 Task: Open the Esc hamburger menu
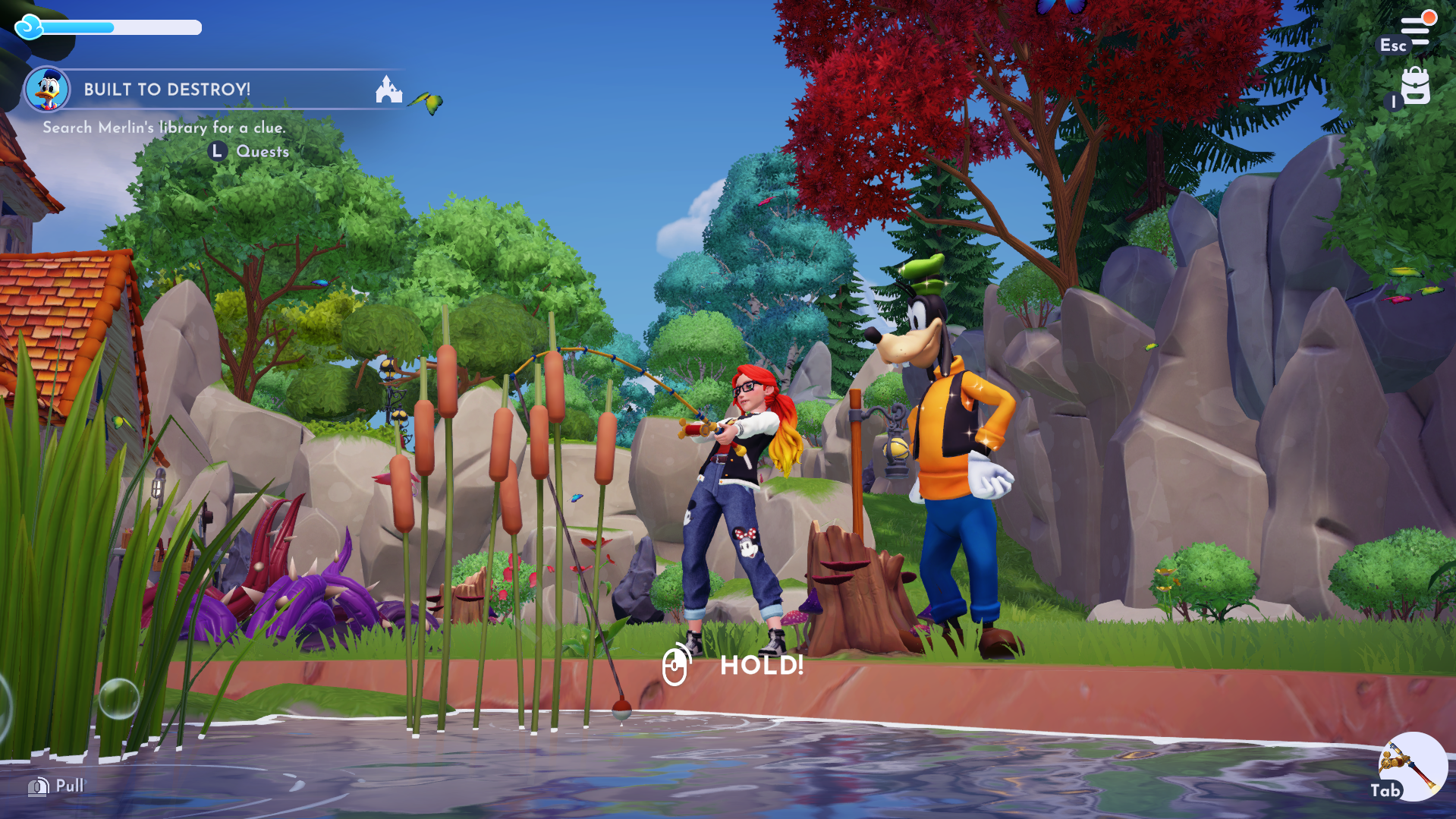point(1416,29)
